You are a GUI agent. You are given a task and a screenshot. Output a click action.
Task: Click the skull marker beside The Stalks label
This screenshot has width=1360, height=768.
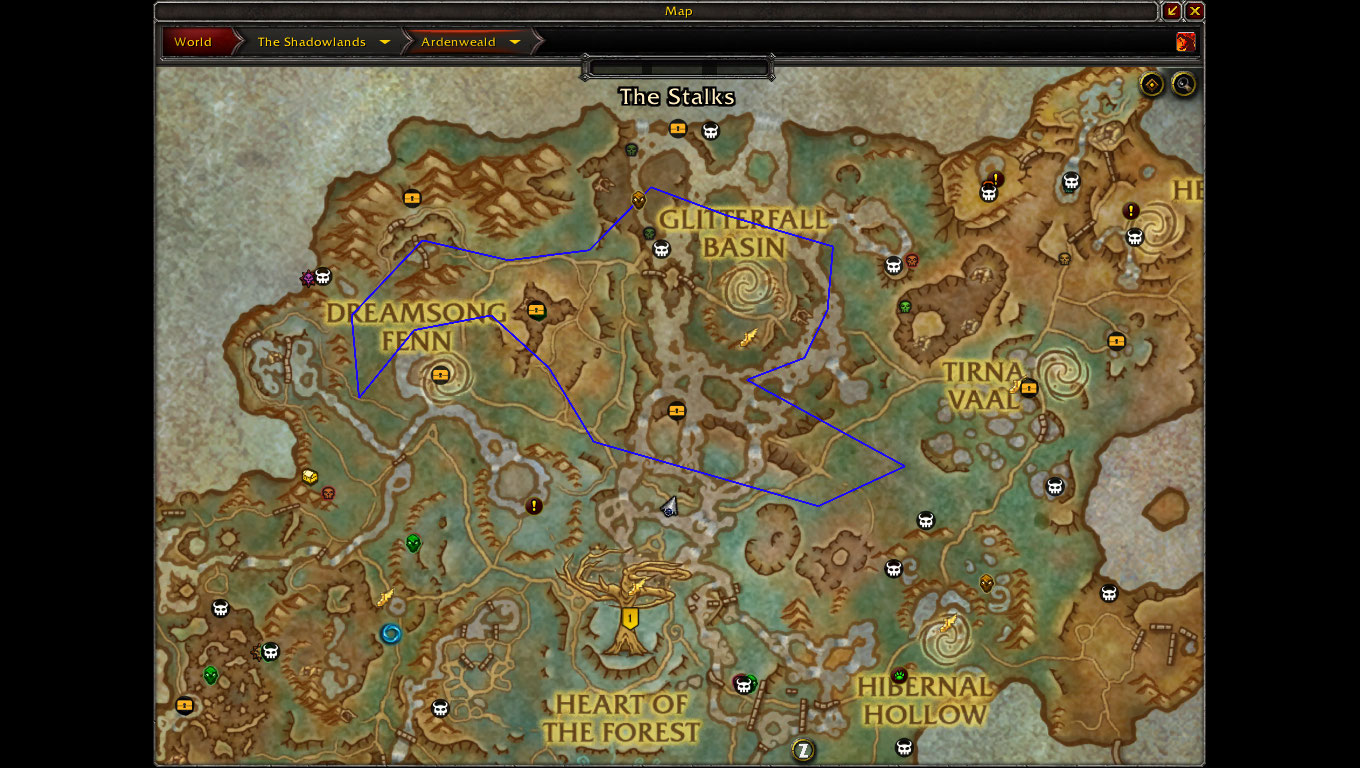coord(710,130)
